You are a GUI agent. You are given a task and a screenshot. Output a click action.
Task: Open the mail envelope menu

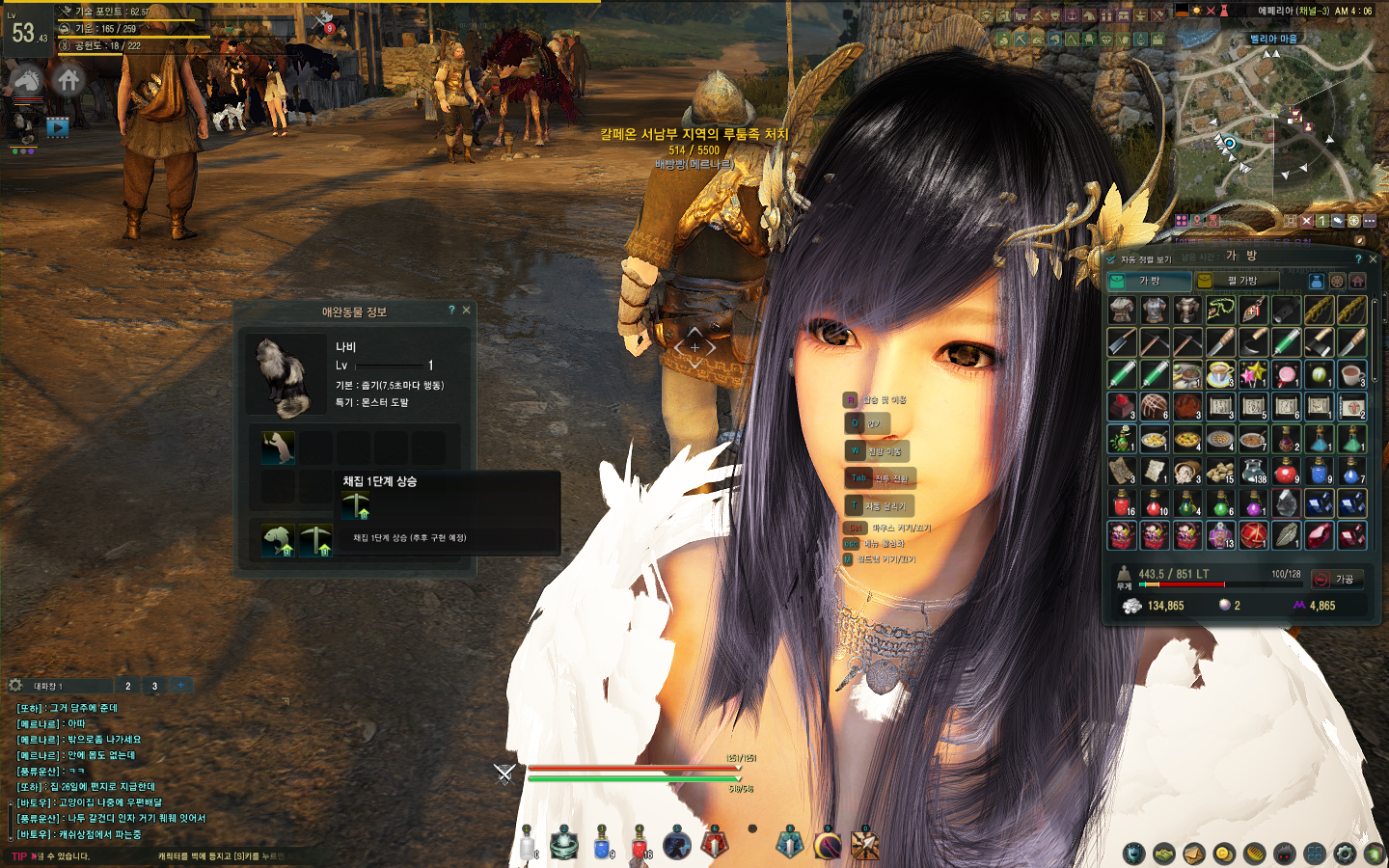pyautogui.click(x=1194, y=854)
